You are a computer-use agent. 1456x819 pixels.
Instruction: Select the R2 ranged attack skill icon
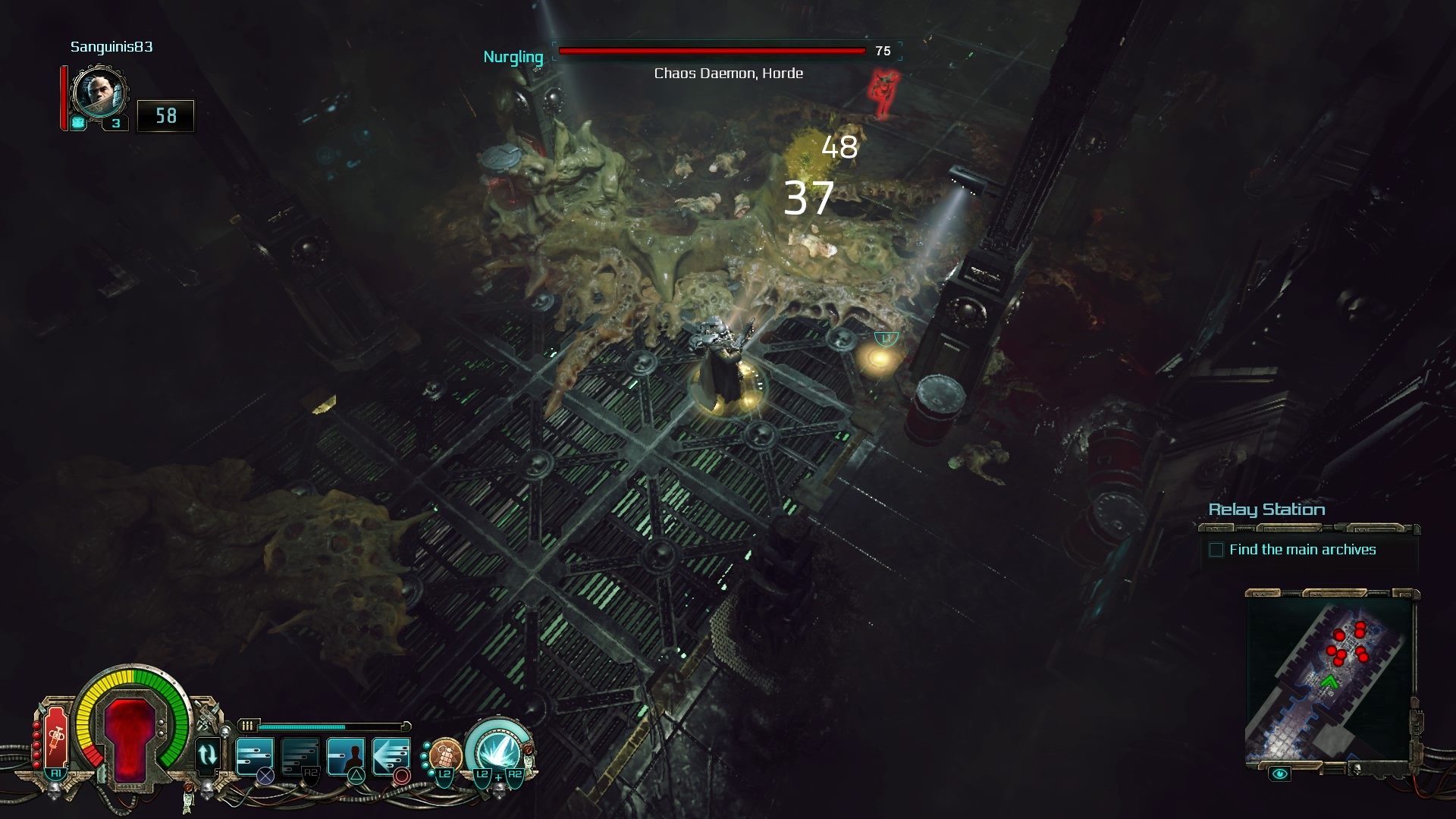(300, 755)
